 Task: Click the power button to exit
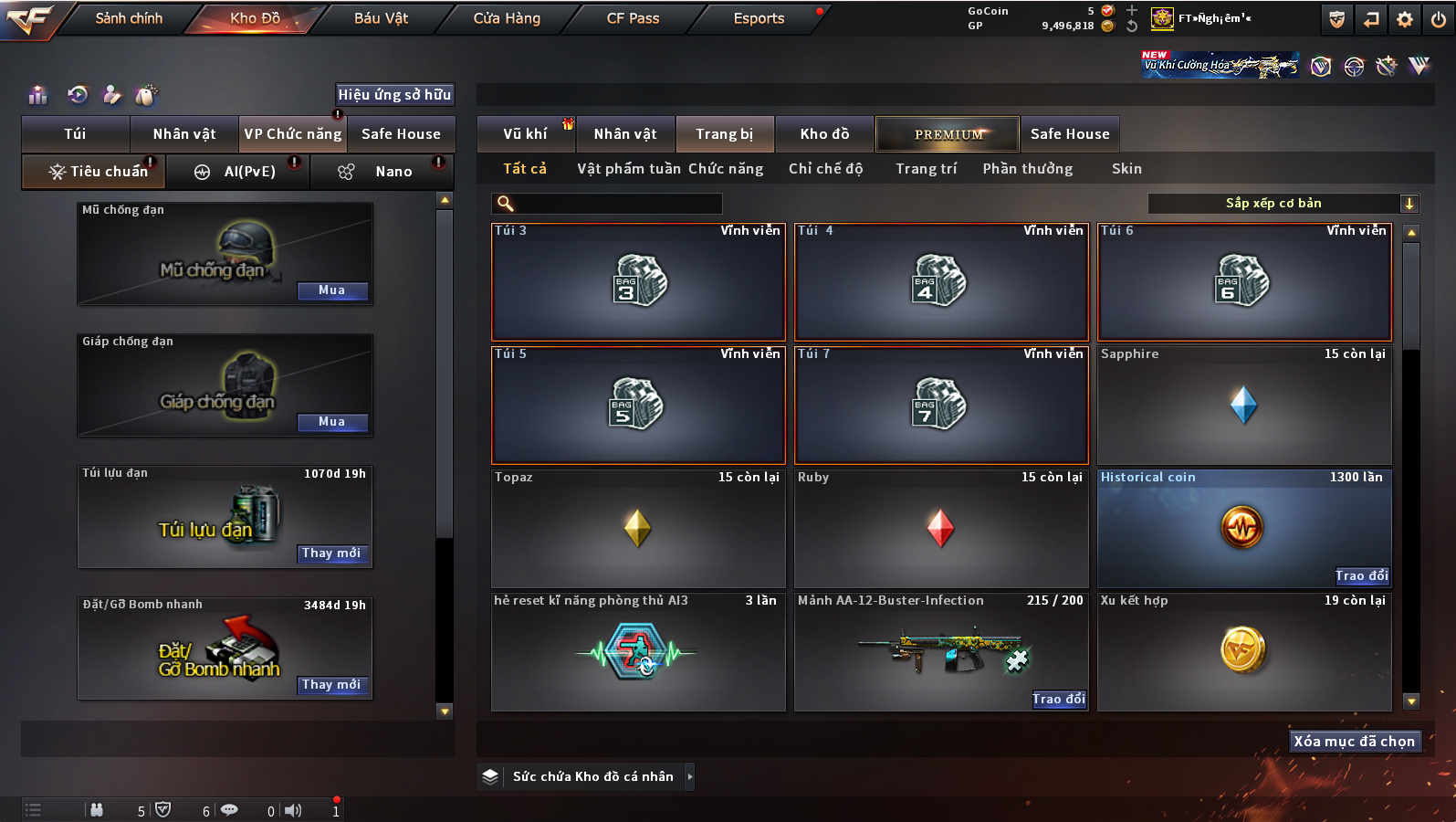point(1438,19)
